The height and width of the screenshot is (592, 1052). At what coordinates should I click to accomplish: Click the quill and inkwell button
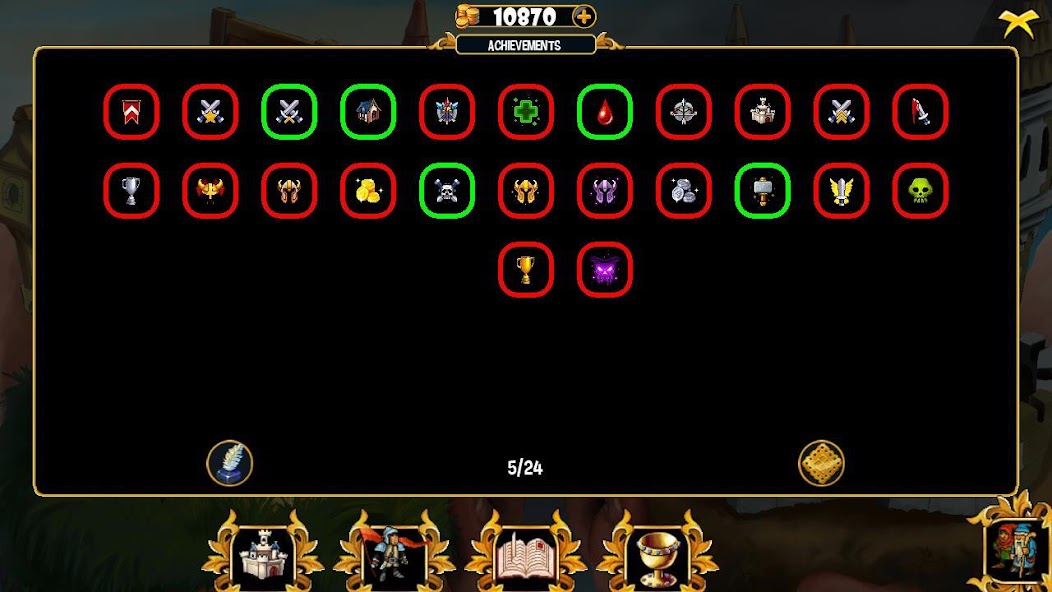pos(230,463)
